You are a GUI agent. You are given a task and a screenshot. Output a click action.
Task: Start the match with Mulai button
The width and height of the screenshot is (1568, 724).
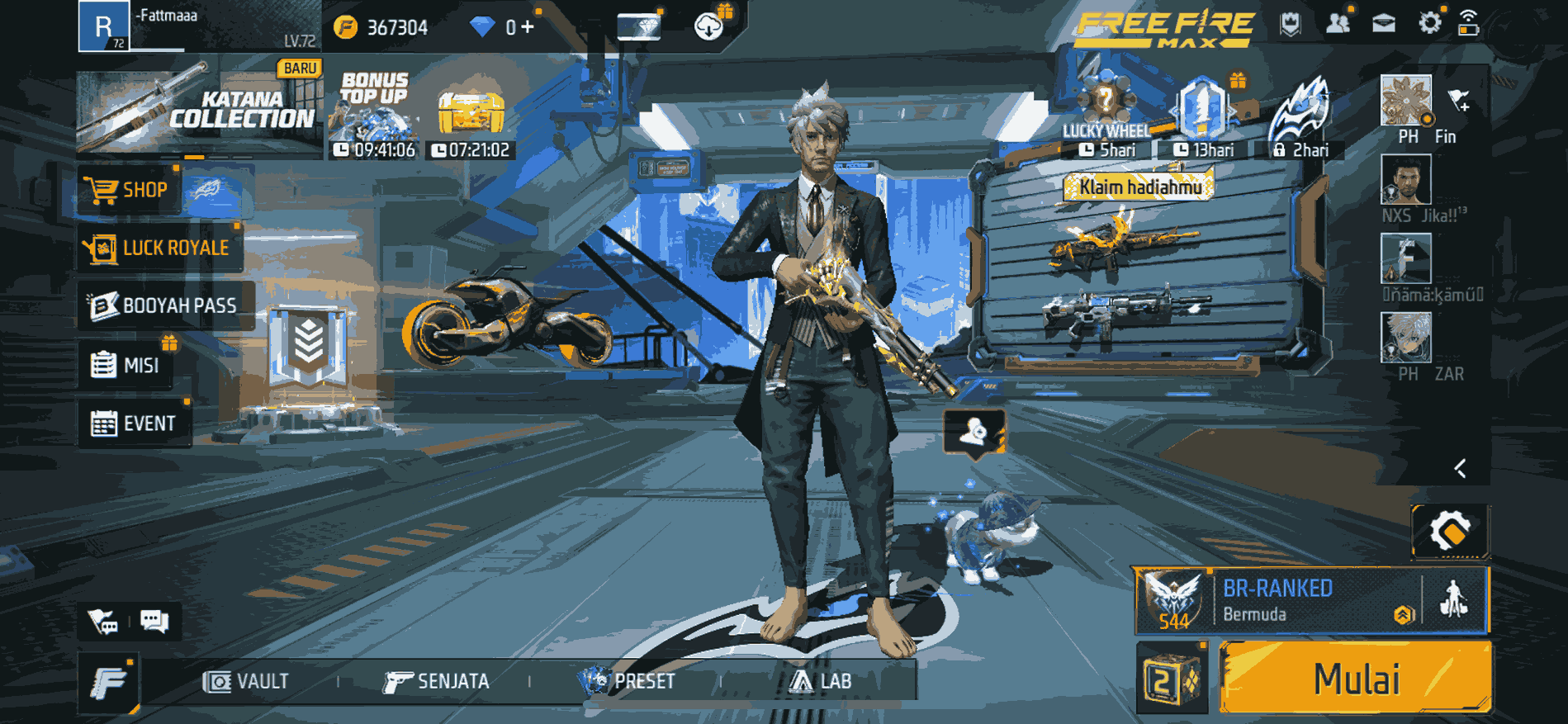pyautogui.click(x=1355, y=679)
